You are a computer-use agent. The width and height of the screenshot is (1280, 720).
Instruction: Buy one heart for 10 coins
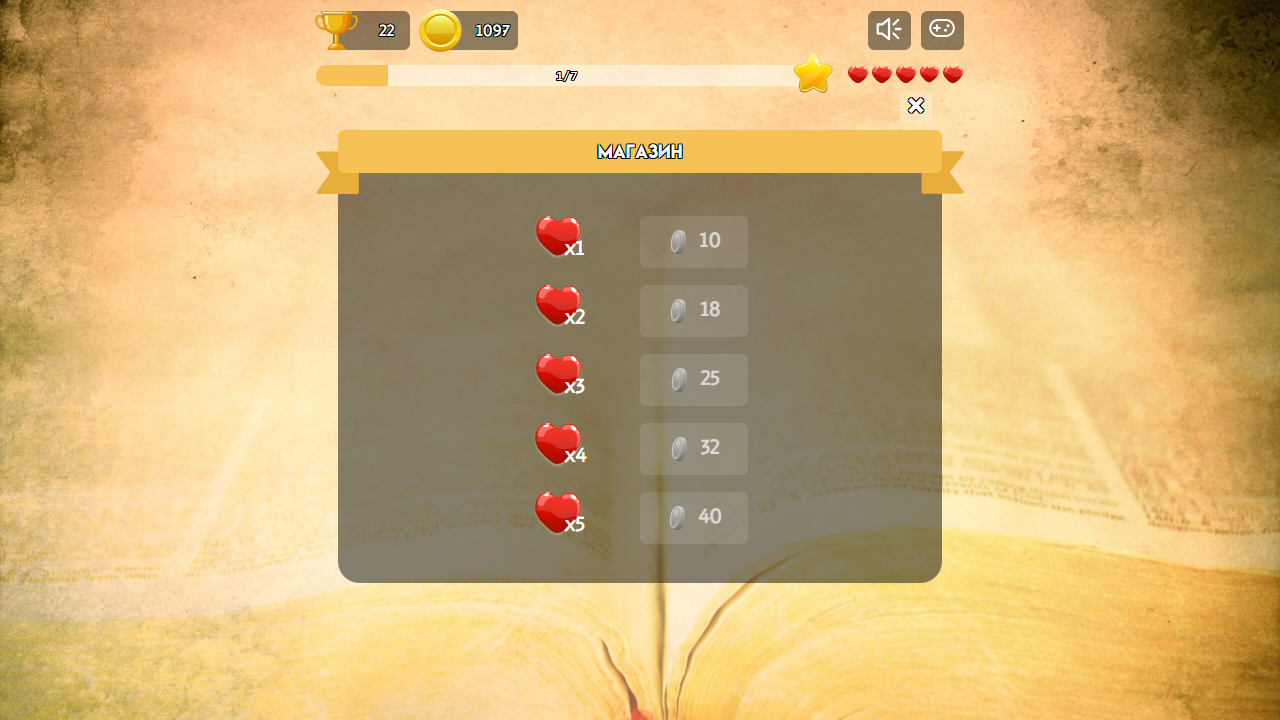tap(693, 241)
